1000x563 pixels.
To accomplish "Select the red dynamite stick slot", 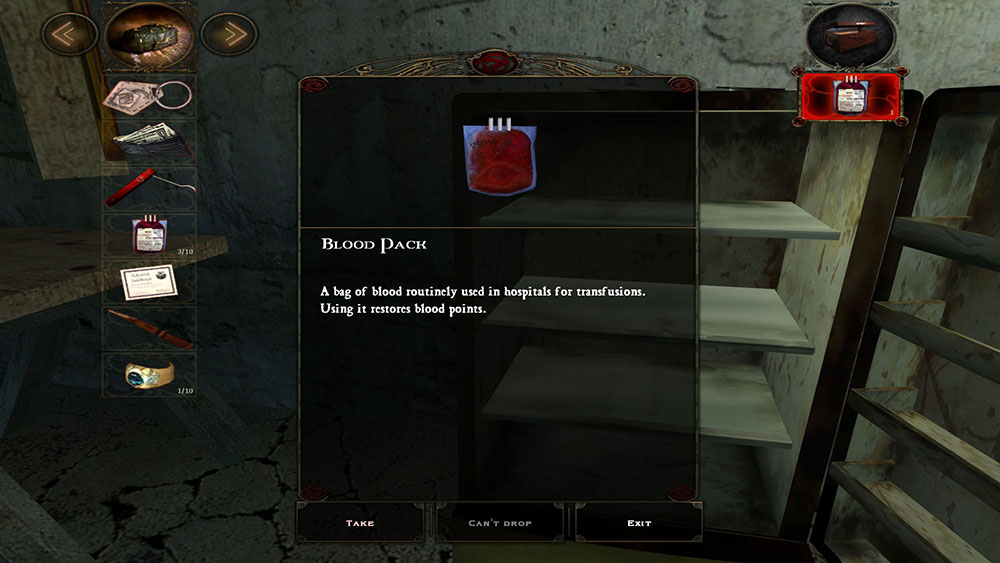I will 150,188.
